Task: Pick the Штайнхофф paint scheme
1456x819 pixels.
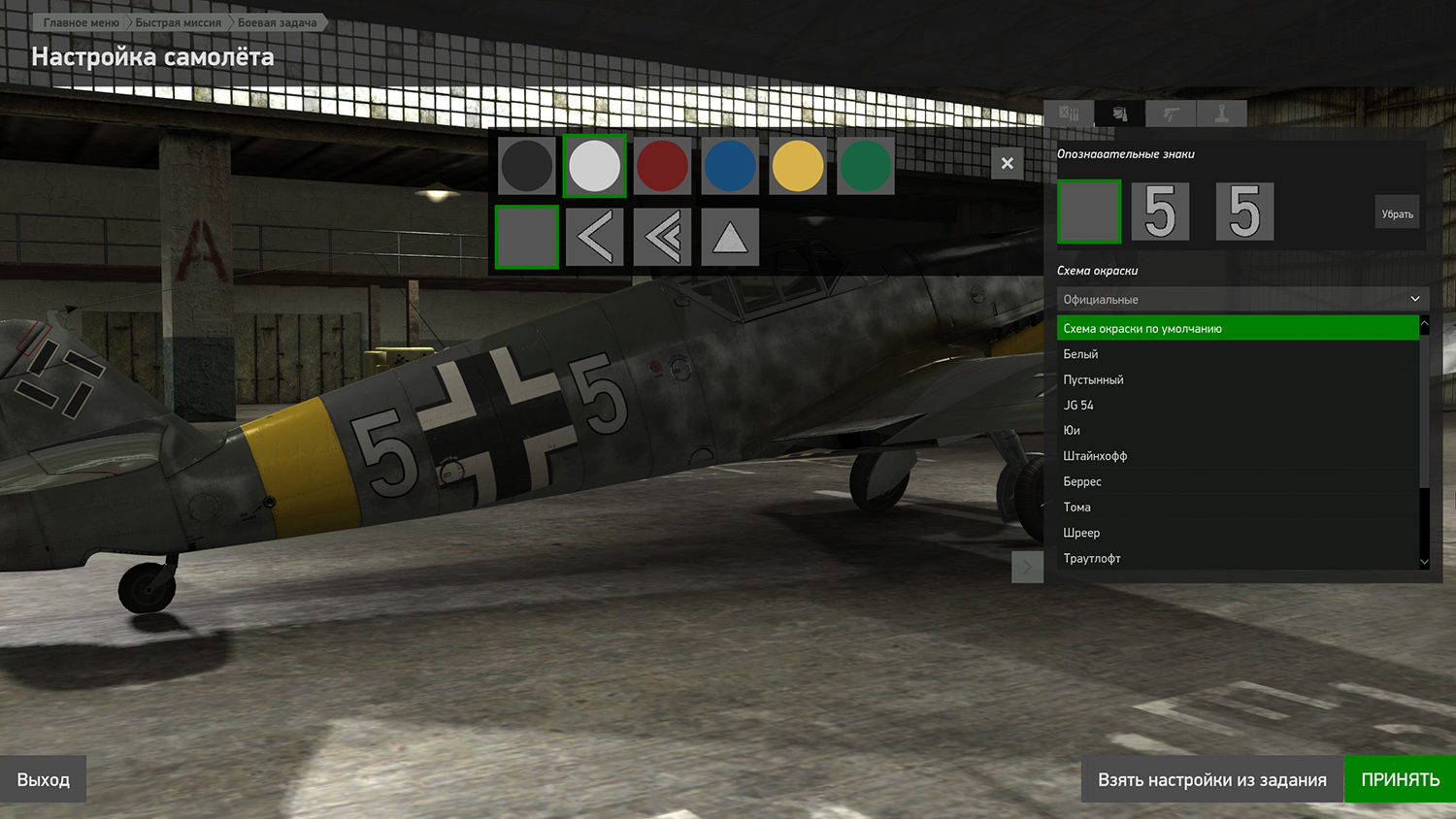Action: pos(1095,456)
